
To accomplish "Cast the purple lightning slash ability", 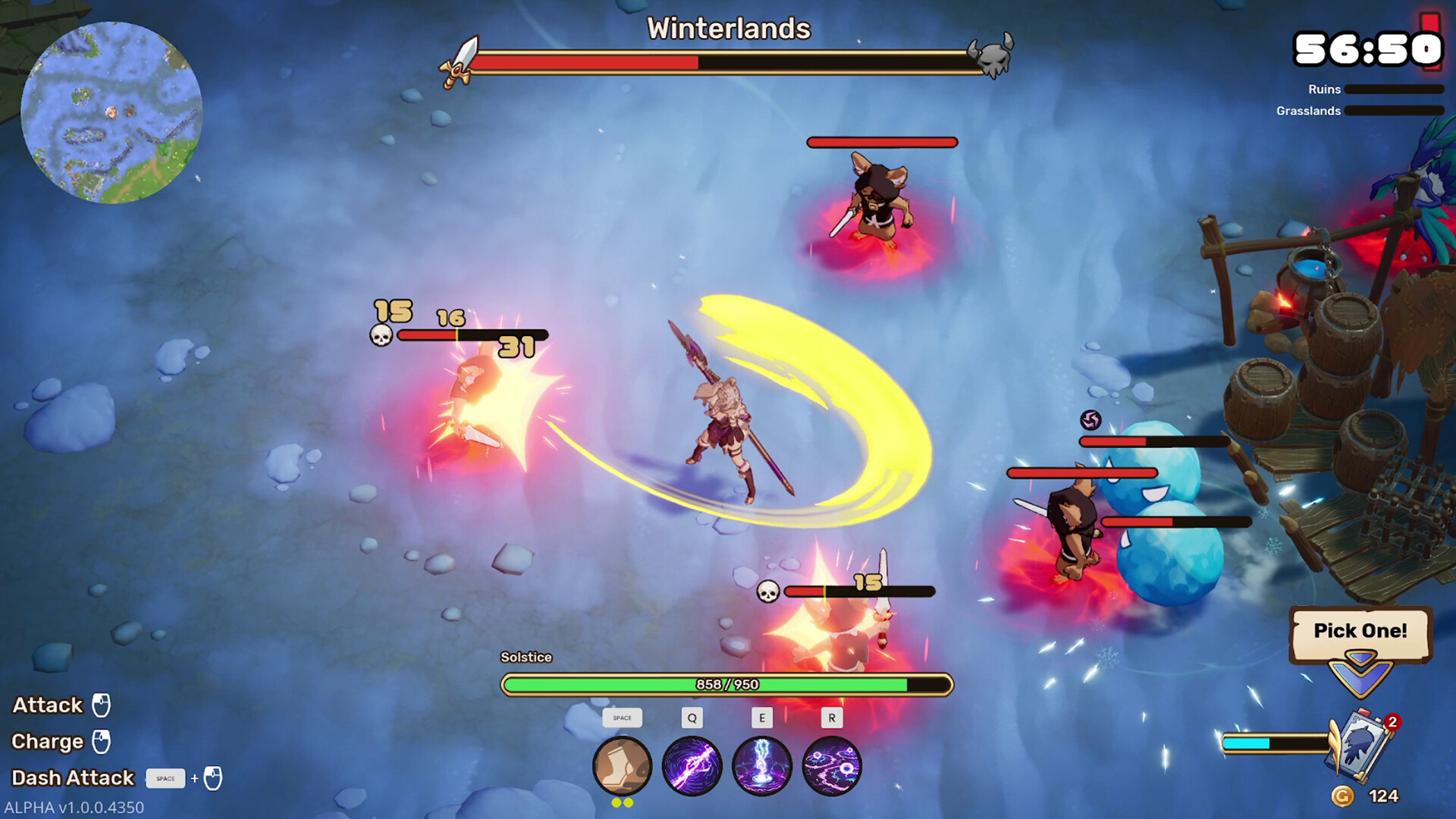I will (x=692, y=766).
